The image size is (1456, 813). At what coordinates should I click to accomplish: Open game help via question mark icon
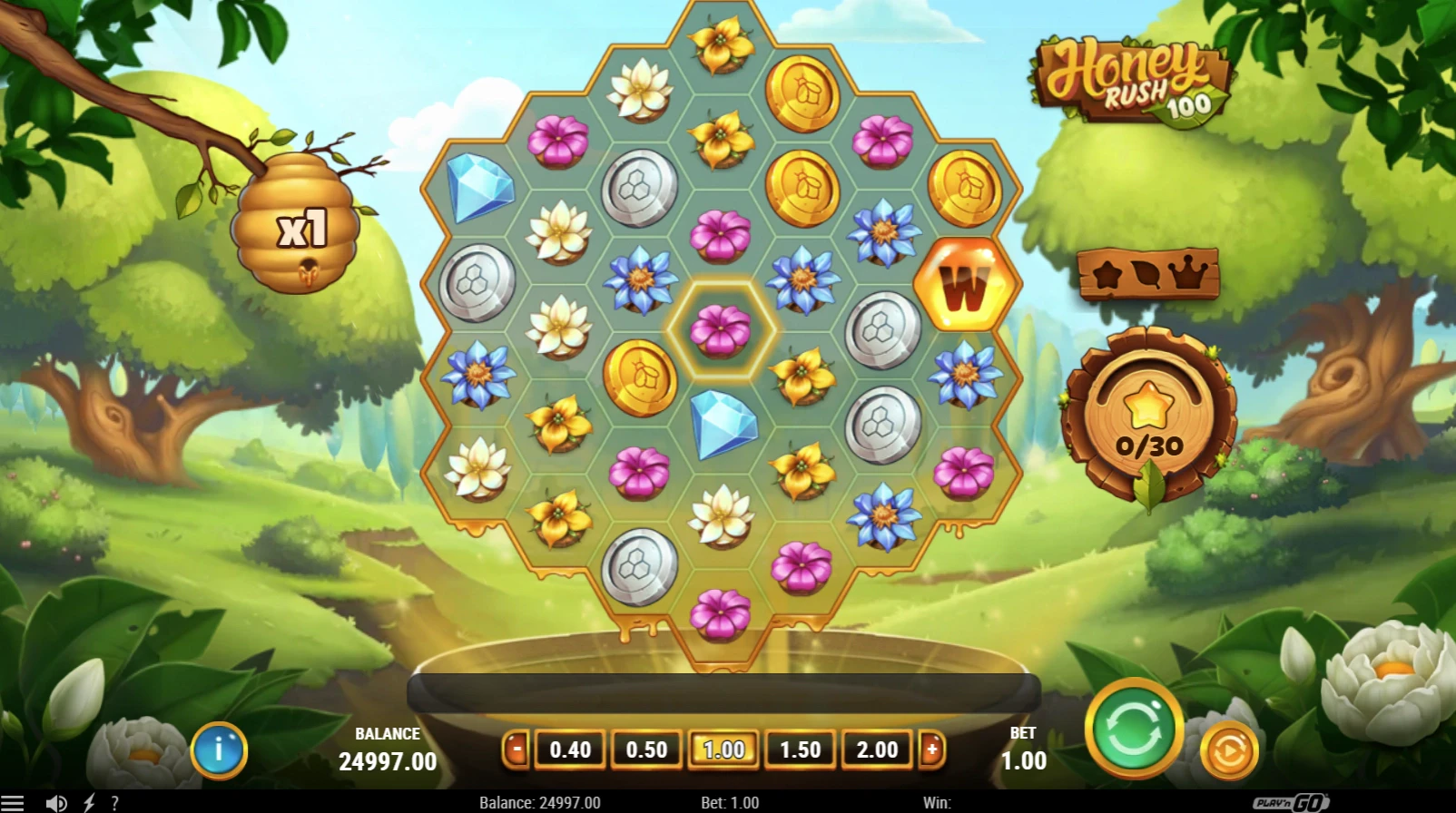pyautogui.click(x=115, y=802)
